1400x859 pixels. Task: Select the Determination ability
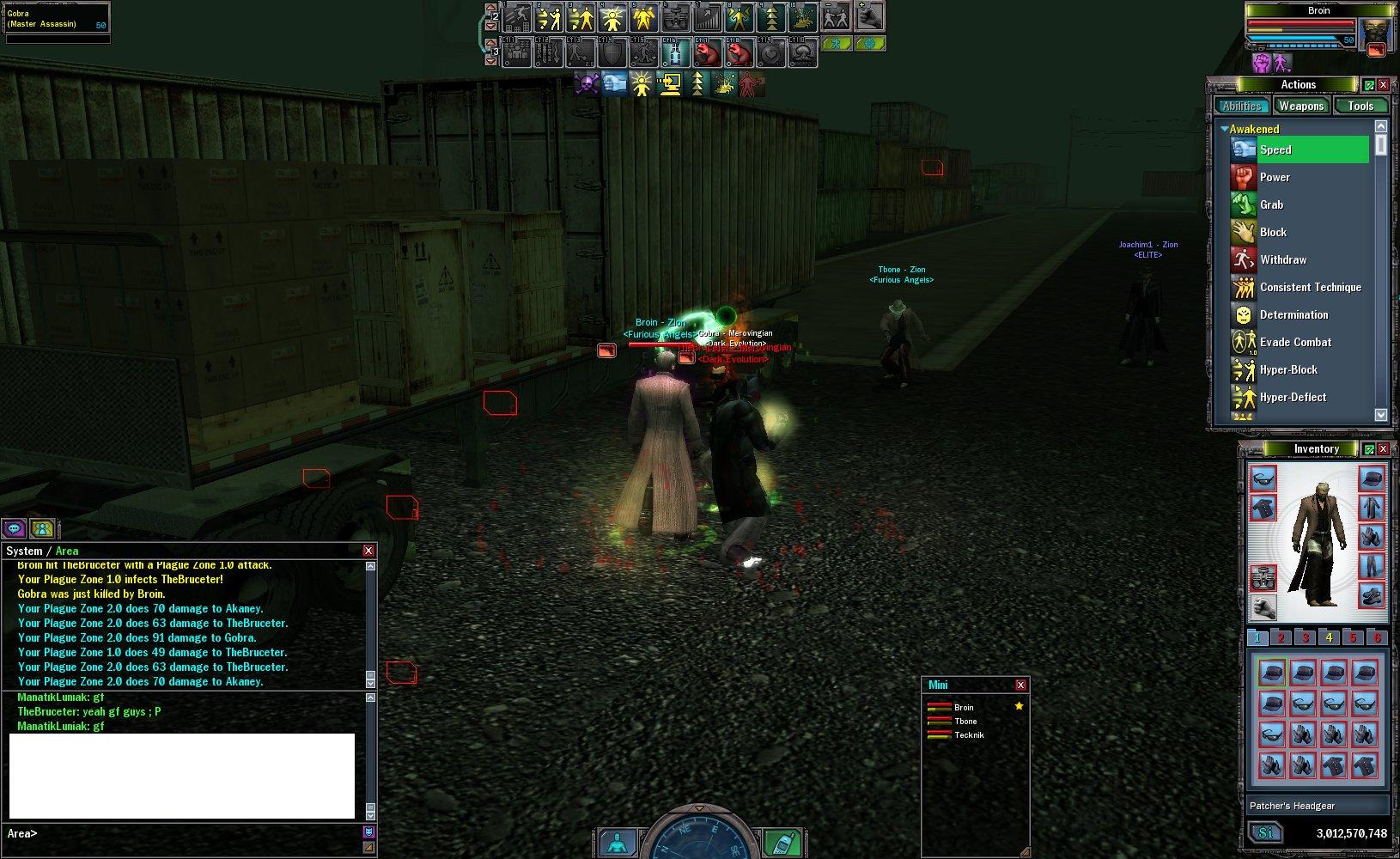tap(1293, 314)
